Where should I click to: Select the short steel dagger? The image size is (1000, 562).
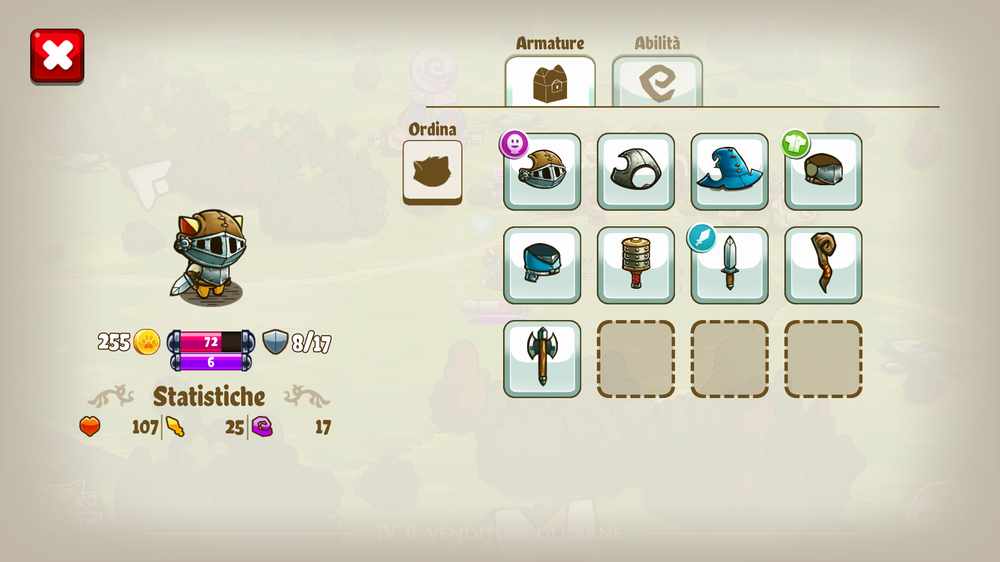pyautogui.click(x=730, y=265)
